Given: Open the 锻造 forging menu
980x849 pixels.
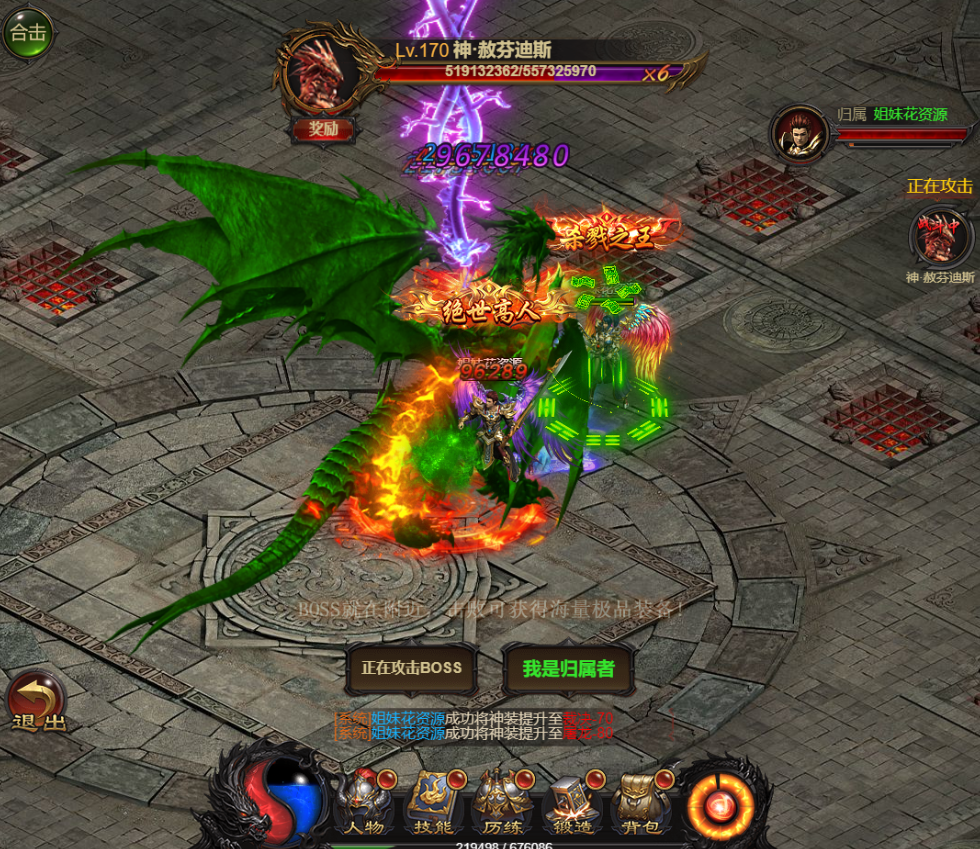Looking at the screenshot, I should coord(573,802).
